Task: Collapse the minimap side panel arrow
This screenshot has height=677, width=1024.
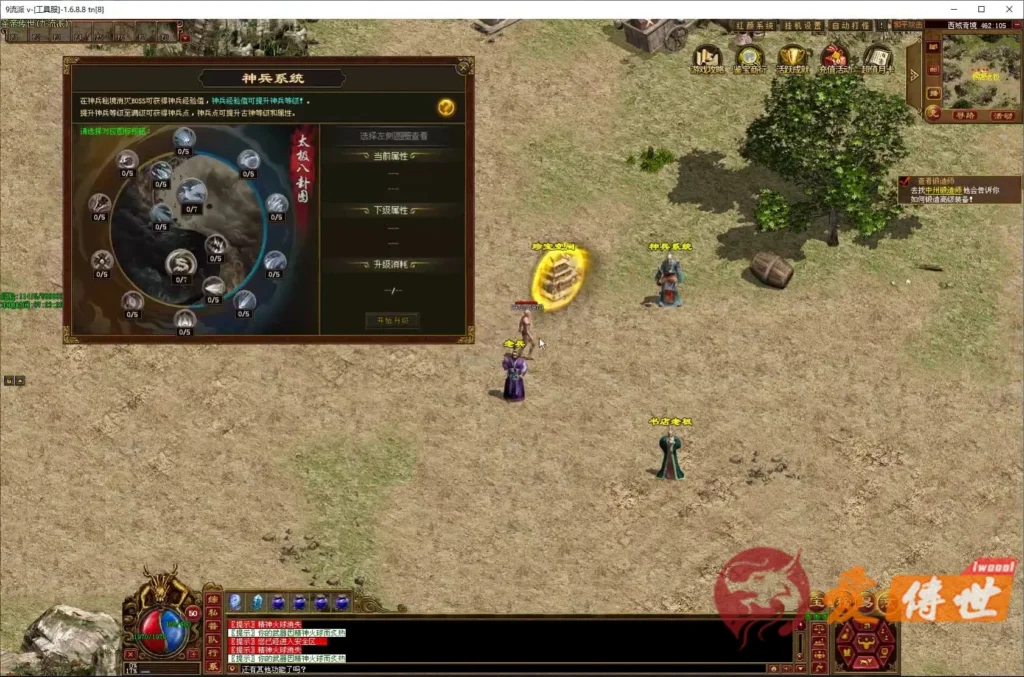Action: click(913, 76)
